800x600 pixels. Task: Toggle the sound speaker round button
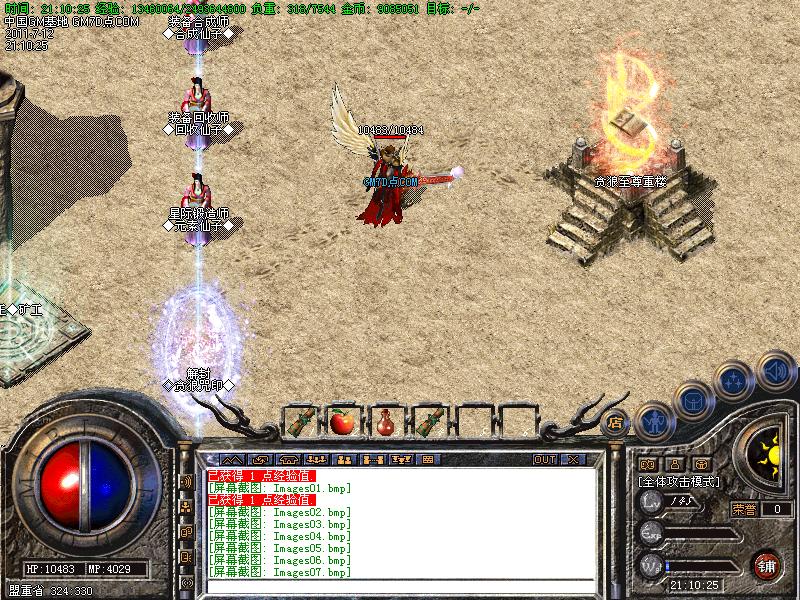[774, 370]
